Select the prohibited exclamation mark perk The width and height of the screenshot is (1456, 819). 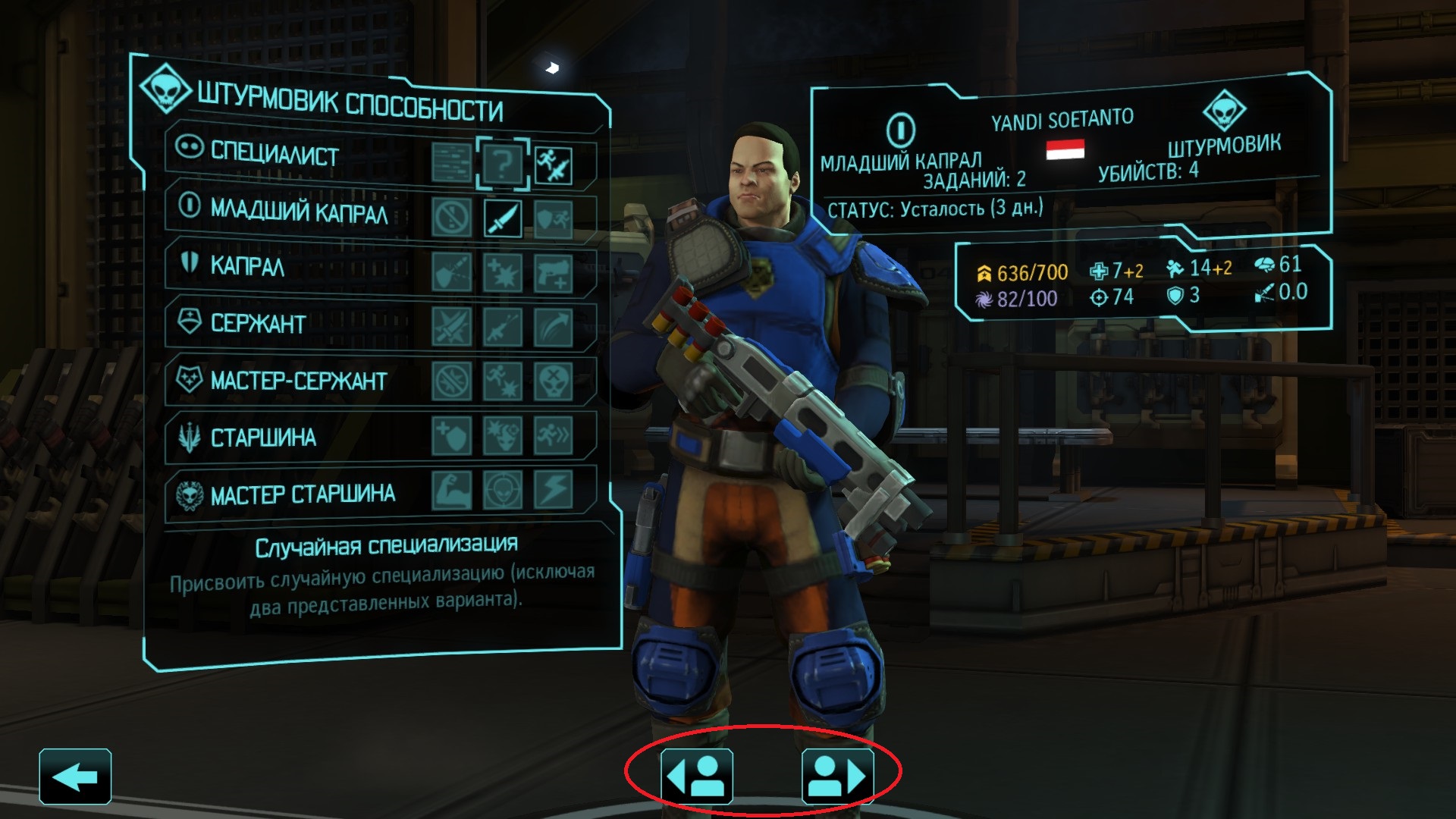pos(452,218)
